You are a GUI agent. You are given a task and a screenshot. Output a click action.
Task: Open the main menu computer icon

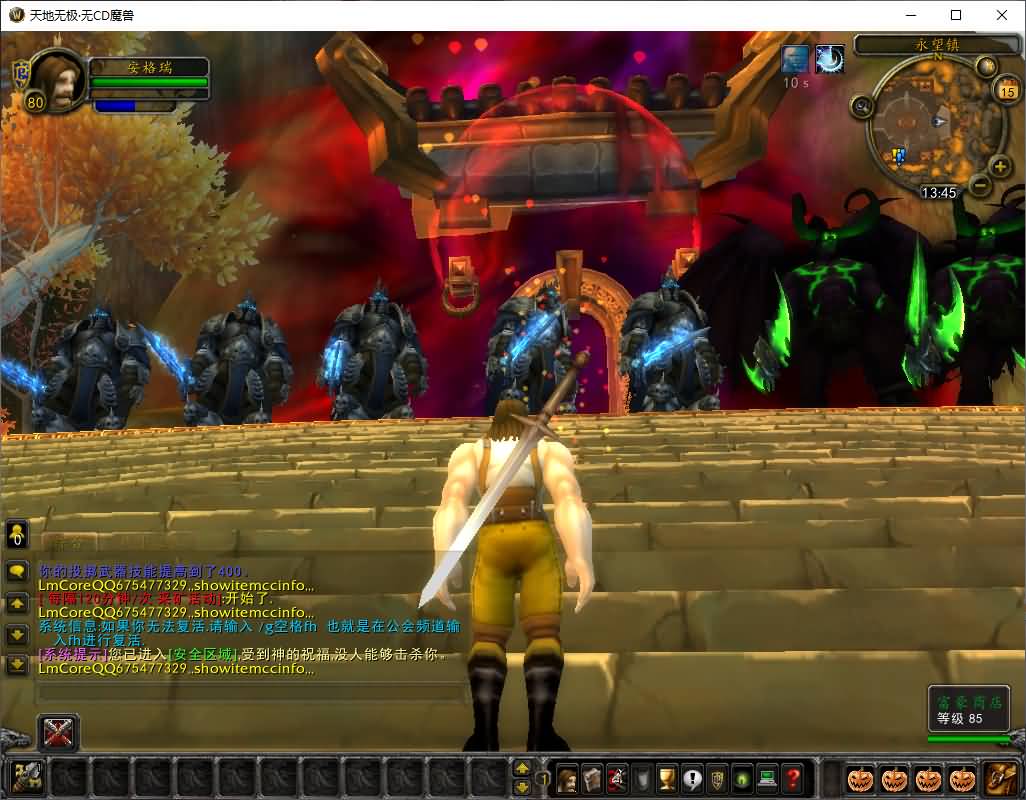[x=767, y=777]
